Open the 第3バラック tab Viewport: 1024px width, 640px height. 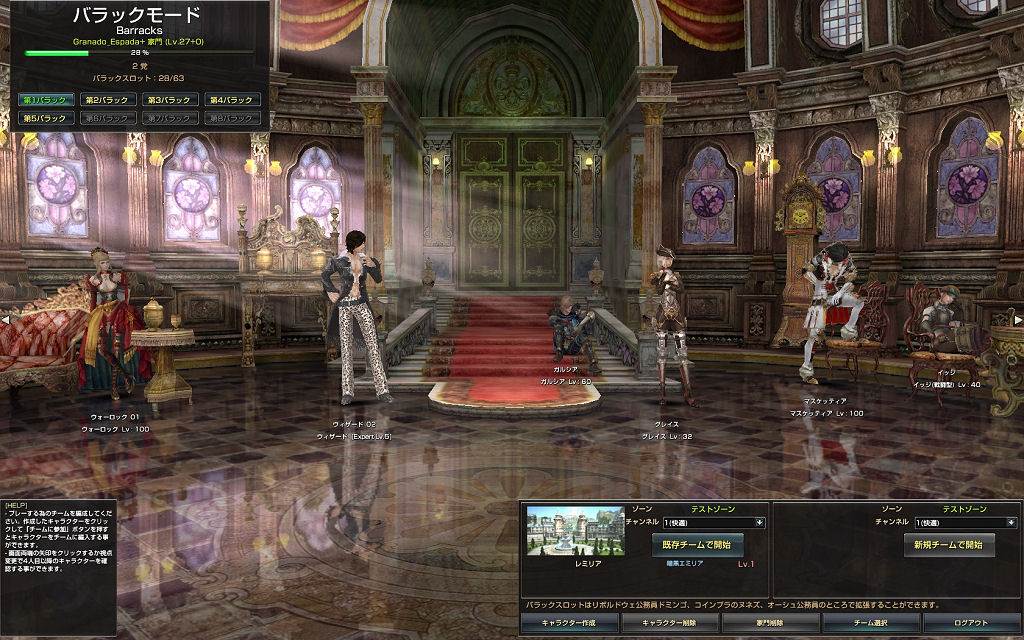(x=168, y=100)
